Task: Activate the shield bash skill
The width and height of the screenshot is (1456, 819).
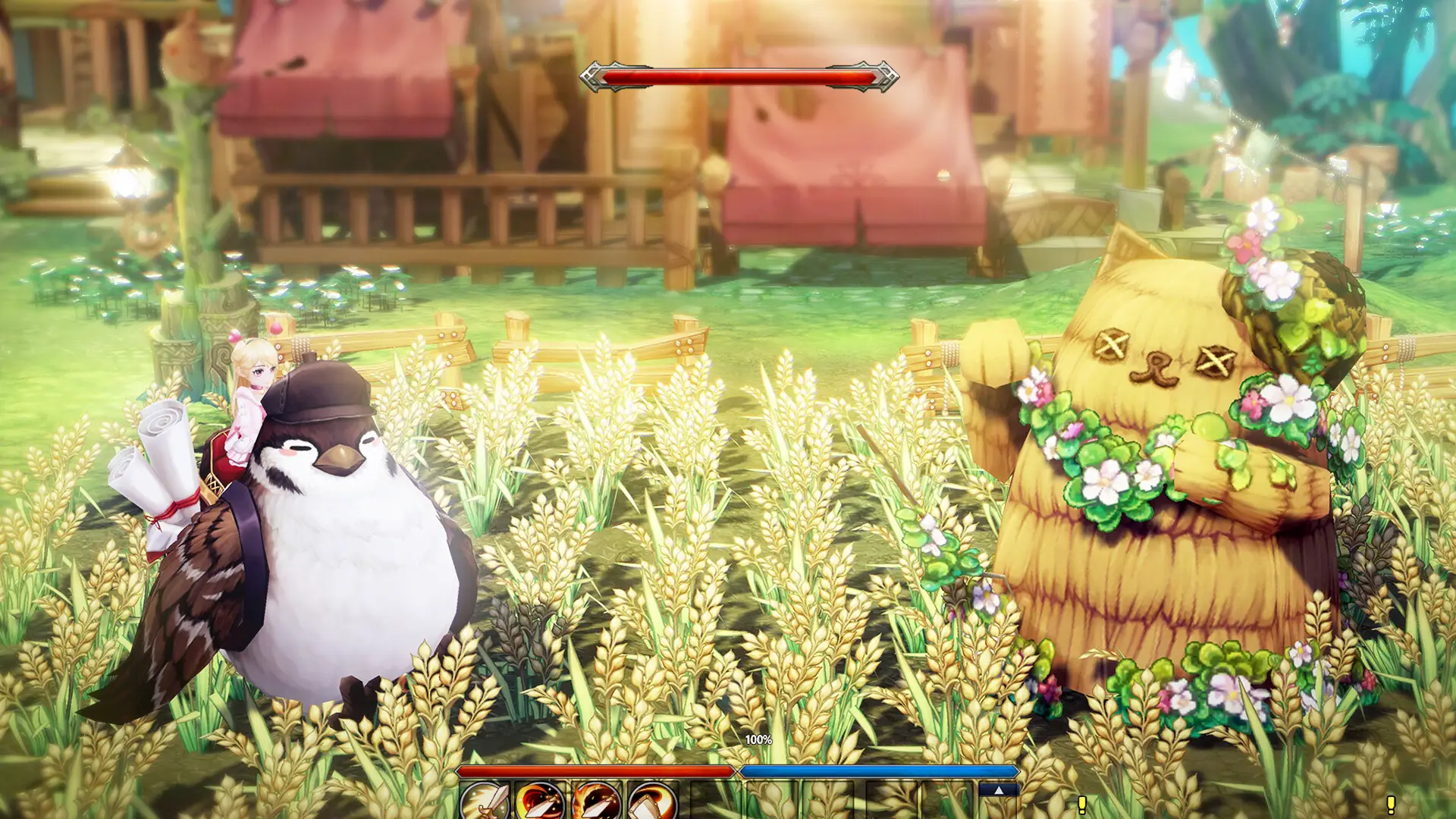Action: click(x=651, y=802)
